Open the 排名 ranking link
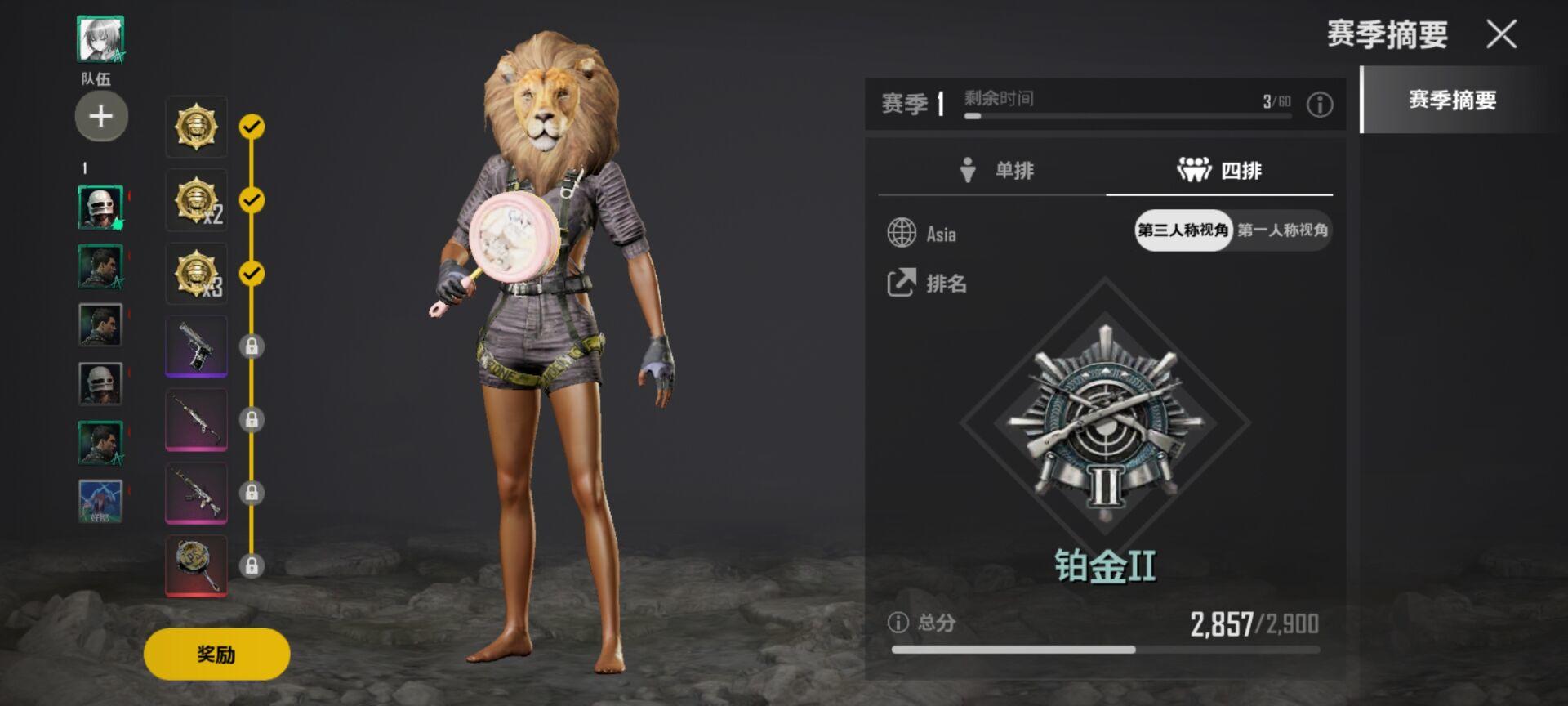 coord(928,284)
